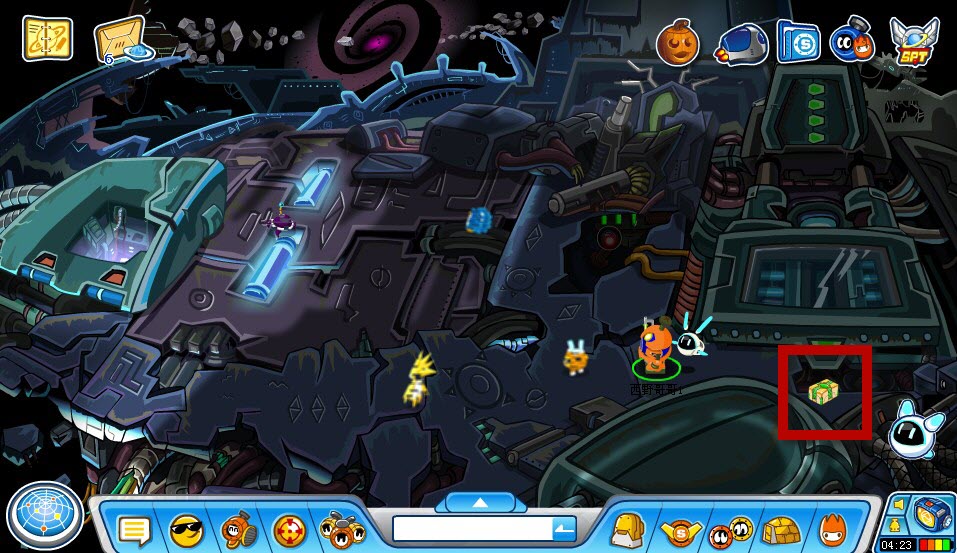
Task: Click the blue bomb and flame icon
Action: 853,40
